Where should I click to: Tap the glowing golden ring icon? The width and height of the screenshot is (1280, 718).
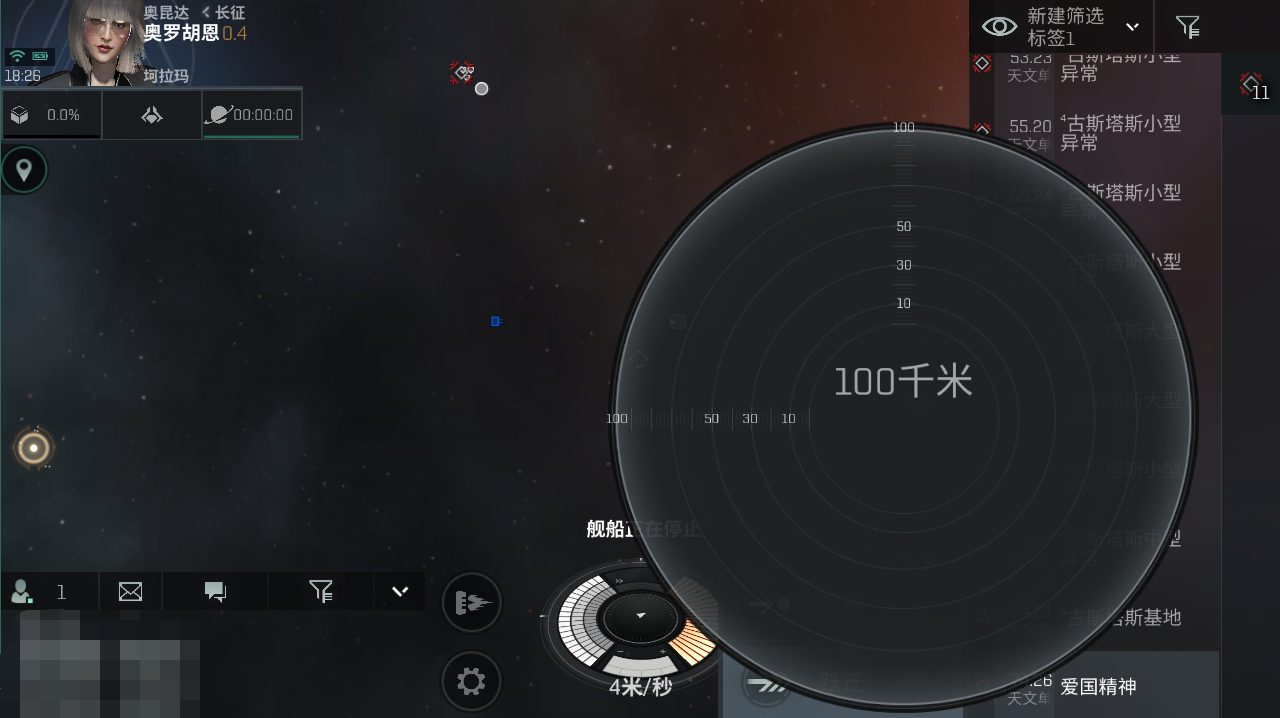(x=34, y=448)
